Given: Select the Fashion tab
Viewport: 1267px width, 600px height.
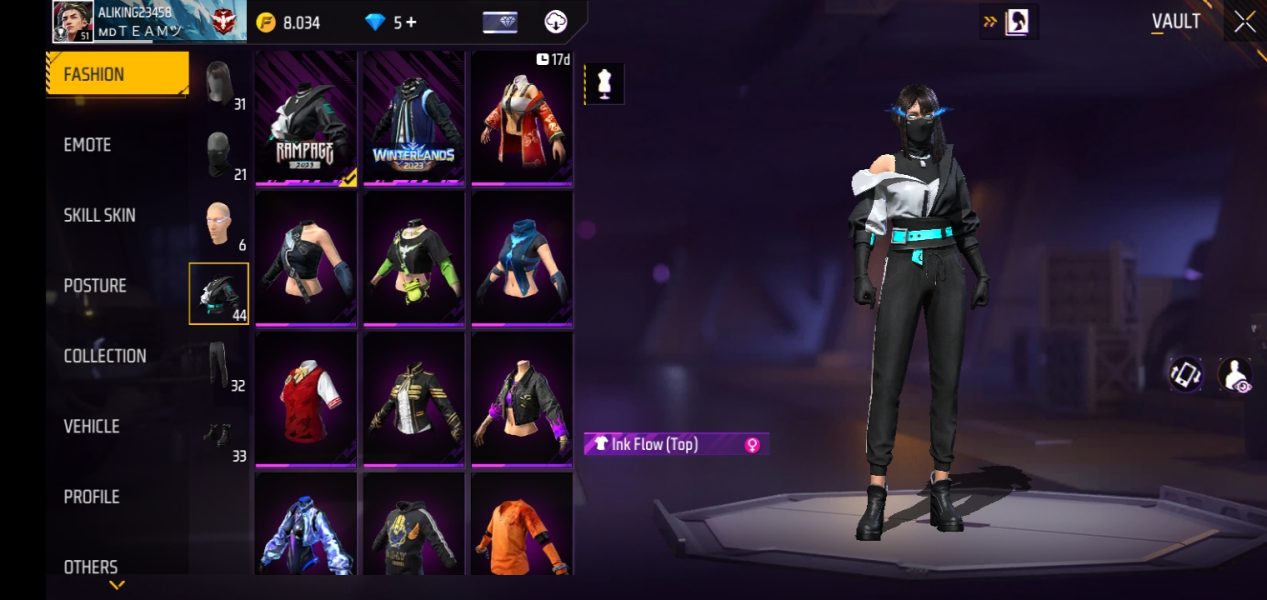Looking at the screenshot, I should 117,74.
